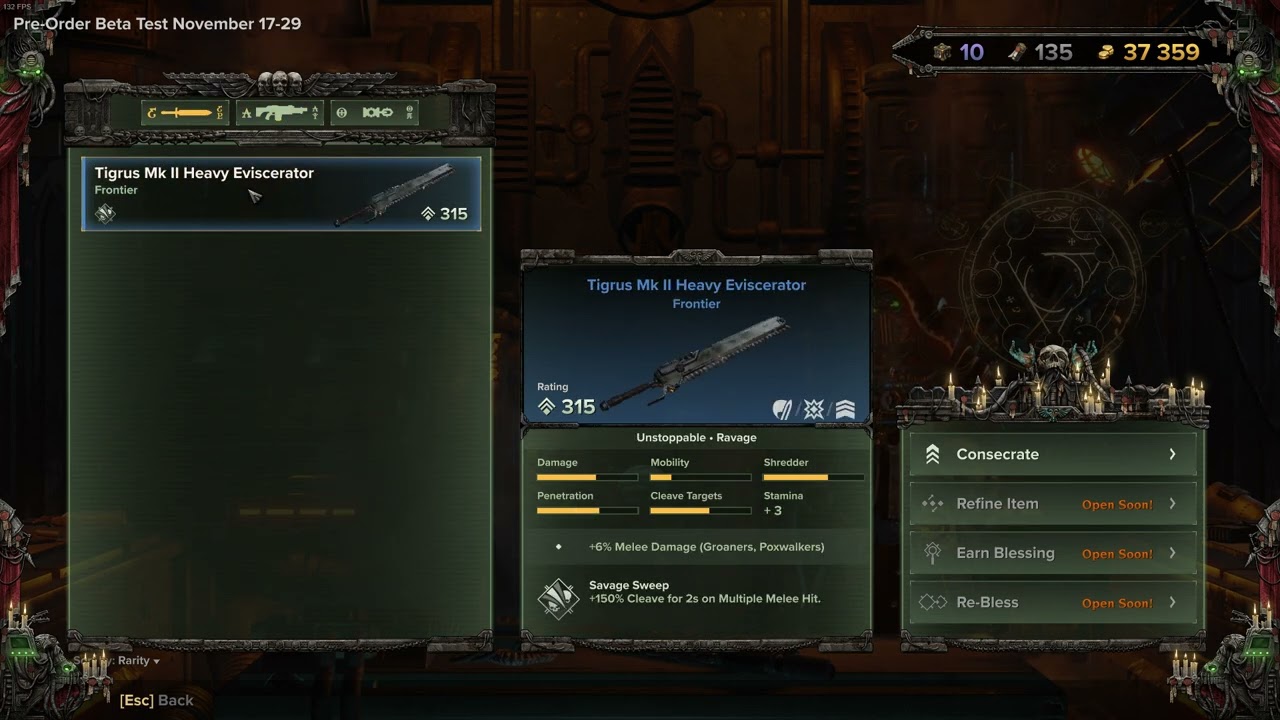This screenshot has height=720, width=1280.
Task: Open the Rarity sort dropdown
Action: click(x=138, y=661)
